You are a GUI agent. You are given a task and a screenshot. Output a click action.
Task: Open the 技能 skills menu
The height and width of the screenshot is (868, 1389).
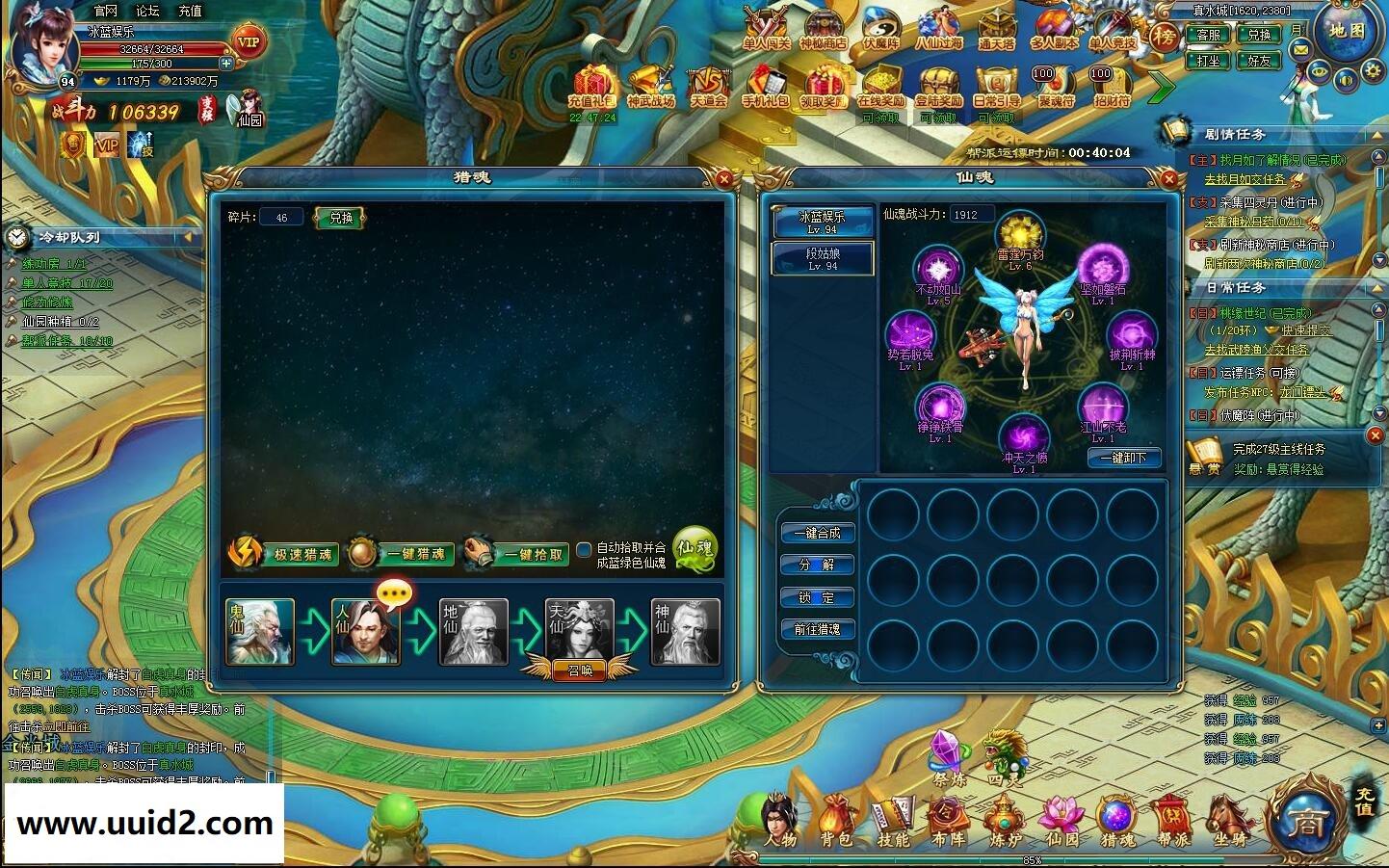tap(893, 822)
